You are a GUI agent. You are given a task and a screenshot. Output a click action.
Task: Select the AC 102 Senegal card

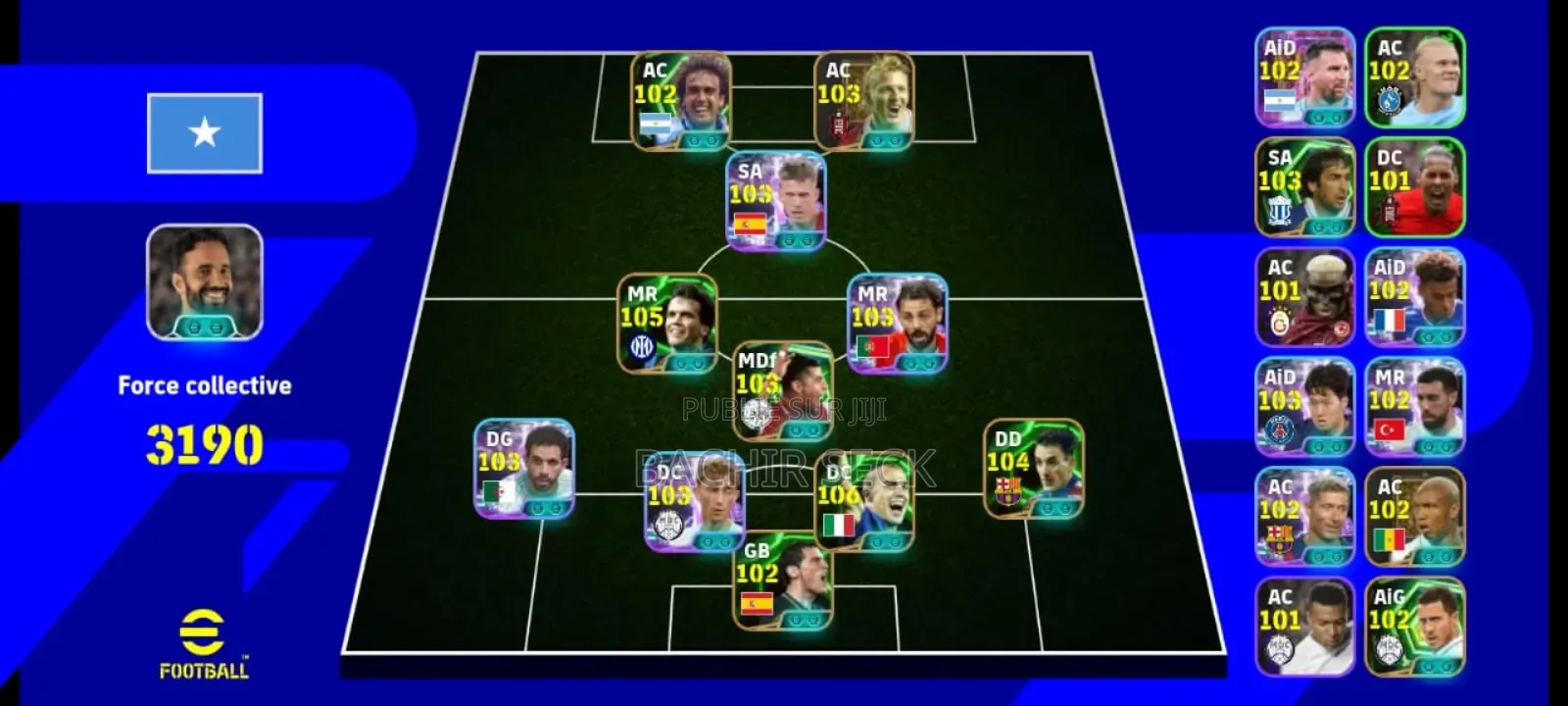[x=1414, y=515]
